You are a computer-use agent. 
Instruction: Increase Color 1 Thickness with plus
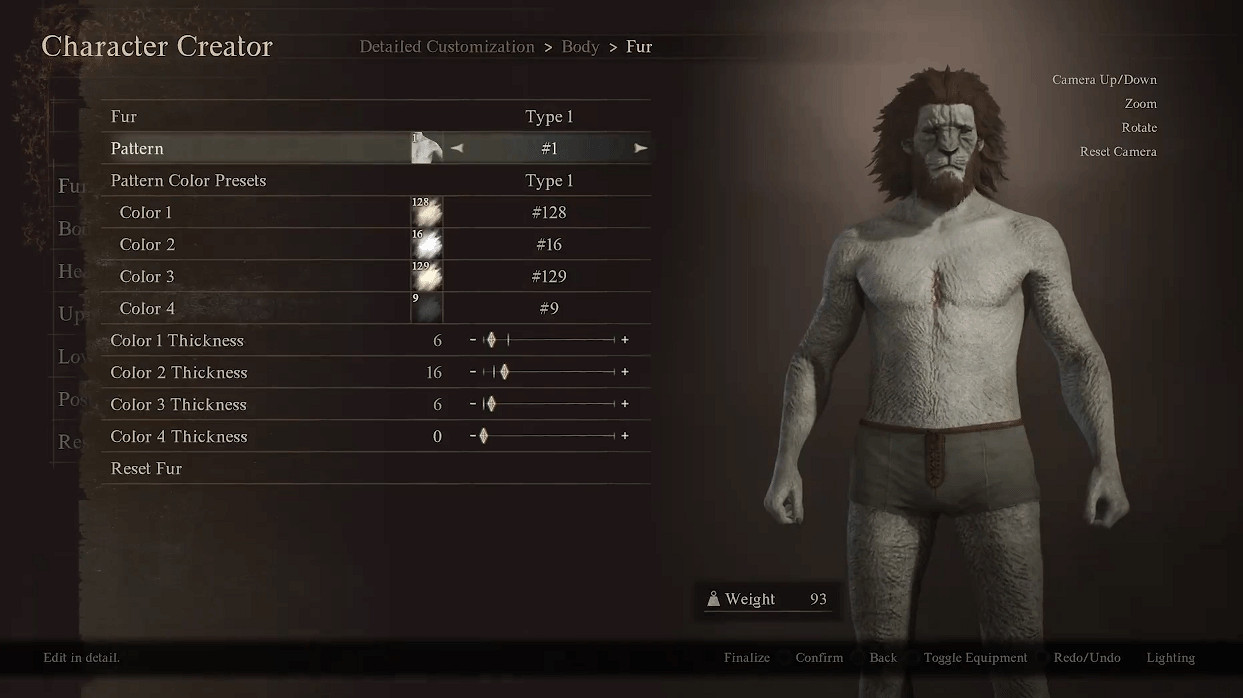click(625, 340)
